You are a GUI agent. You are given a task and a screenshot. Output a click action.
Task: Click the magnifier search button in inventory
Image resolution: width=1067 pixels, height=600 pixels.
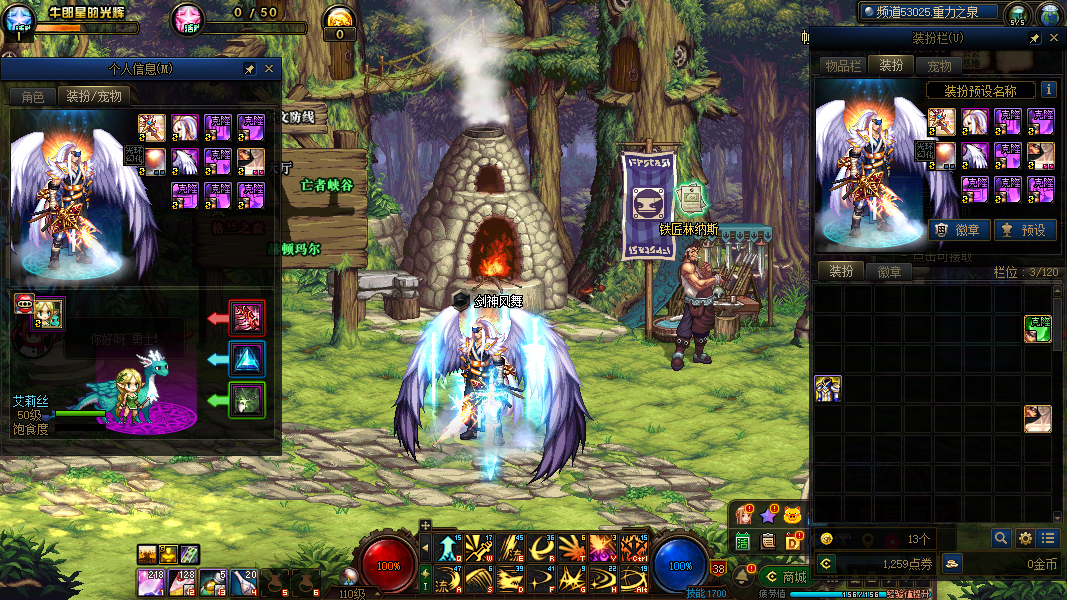tap(1001, 538)
